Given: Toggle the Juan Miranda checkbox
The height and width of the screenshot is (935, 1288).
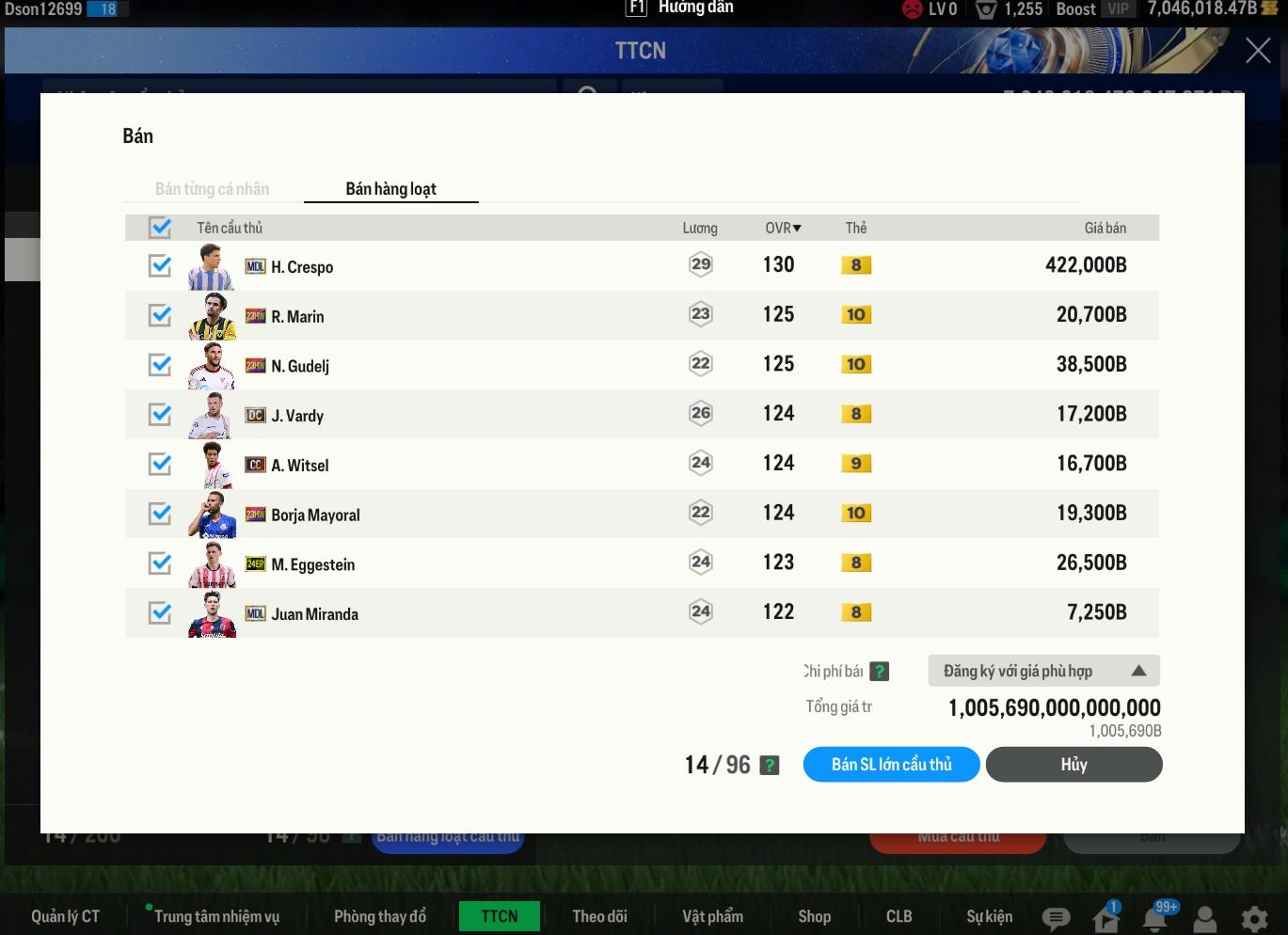Looking at the screenshot, I should [160, 613].
